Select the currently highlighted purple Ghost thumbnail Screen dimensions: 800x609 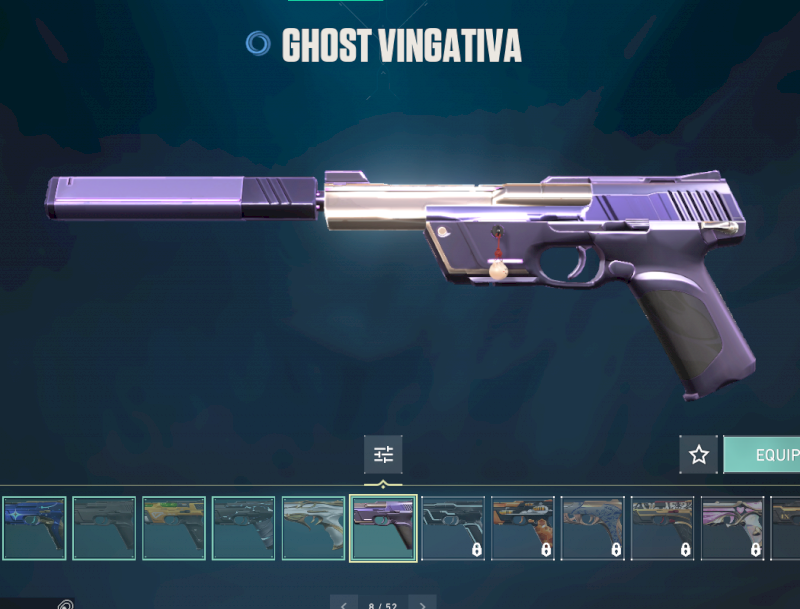pos(383,528)
